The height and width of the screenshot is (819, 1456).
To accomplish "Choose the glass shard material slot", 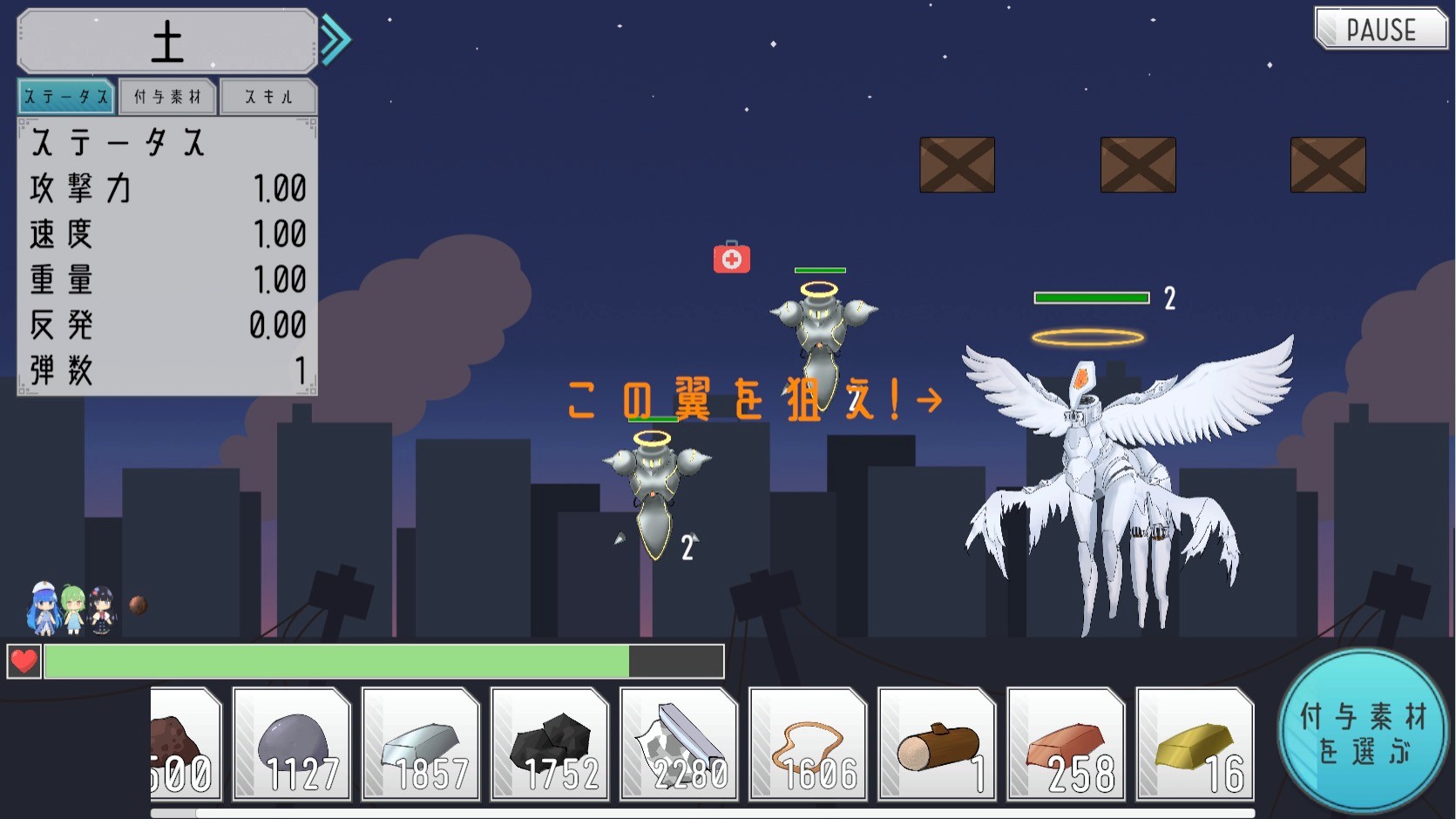I will click(679, 743).
